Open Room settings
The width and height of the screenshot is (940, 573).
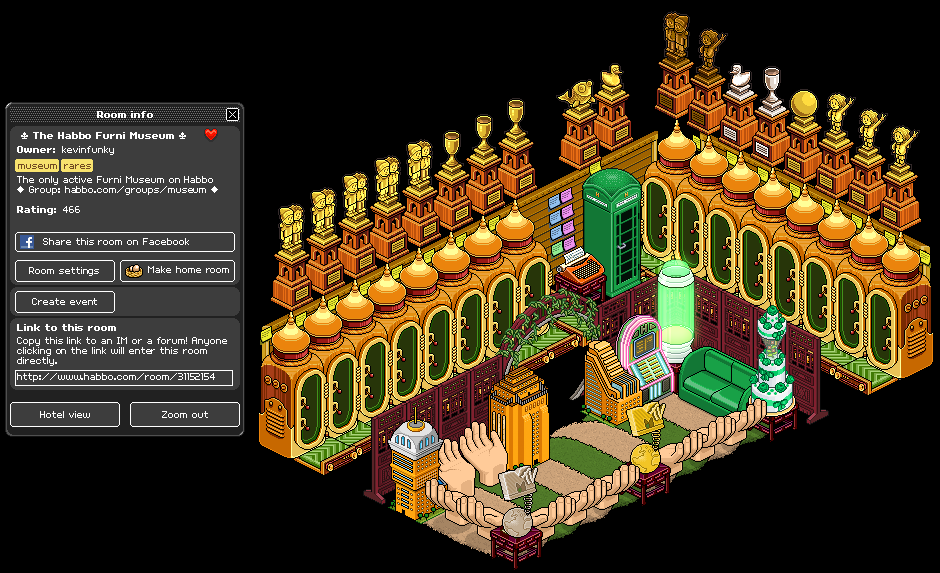[x=64, y=271]
